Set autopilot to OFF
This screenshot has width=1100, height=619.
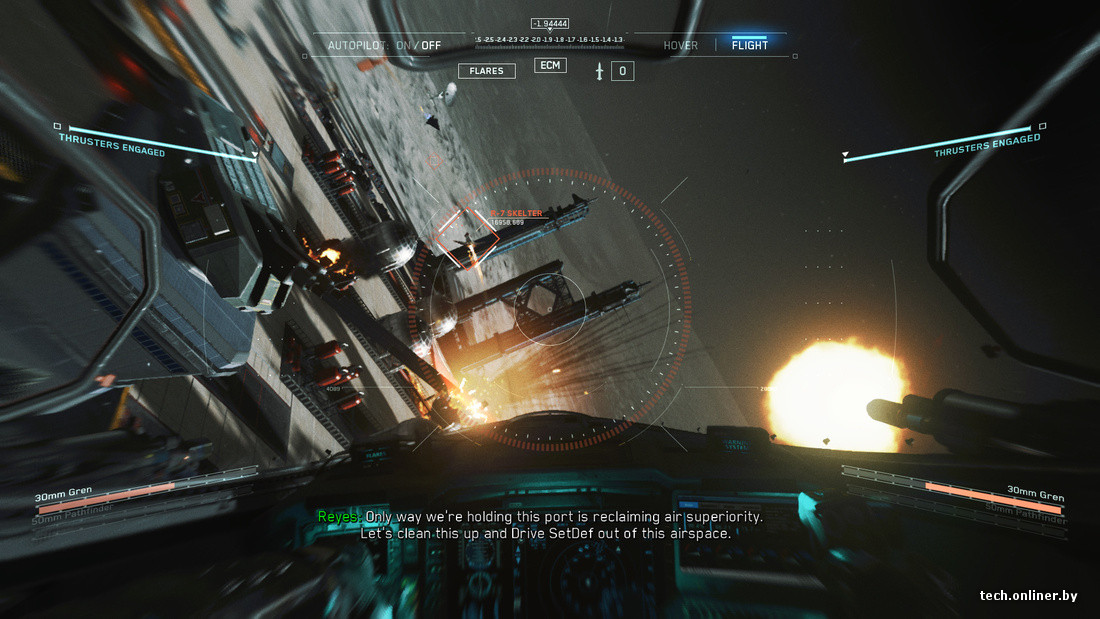pyautogui.click(x=431, y=45)
